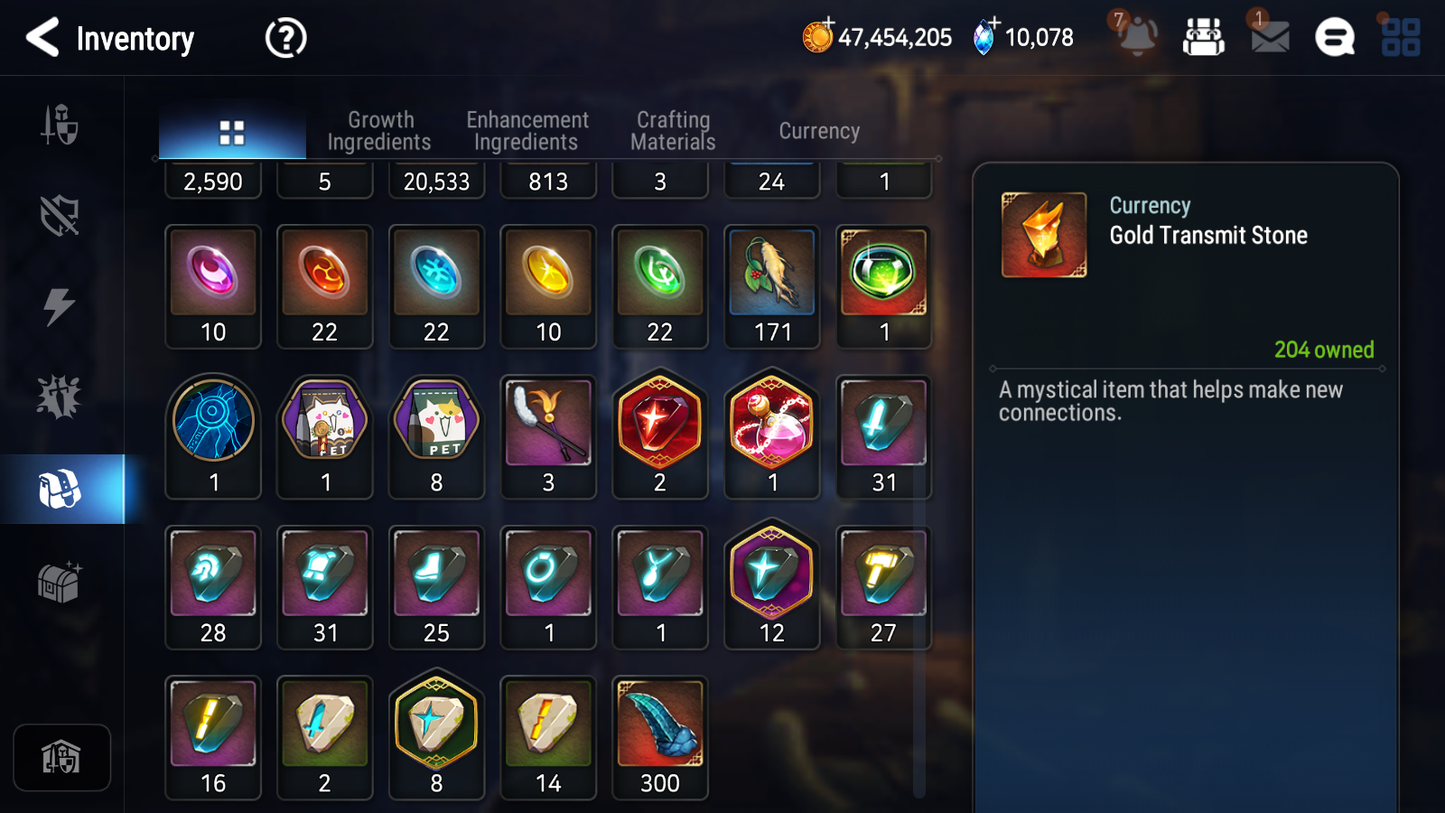The width and height of the screenshot is (1445, 813).
Task: Open the sanctuary house sidebar icon at bottom
Action: coord(61,757)
